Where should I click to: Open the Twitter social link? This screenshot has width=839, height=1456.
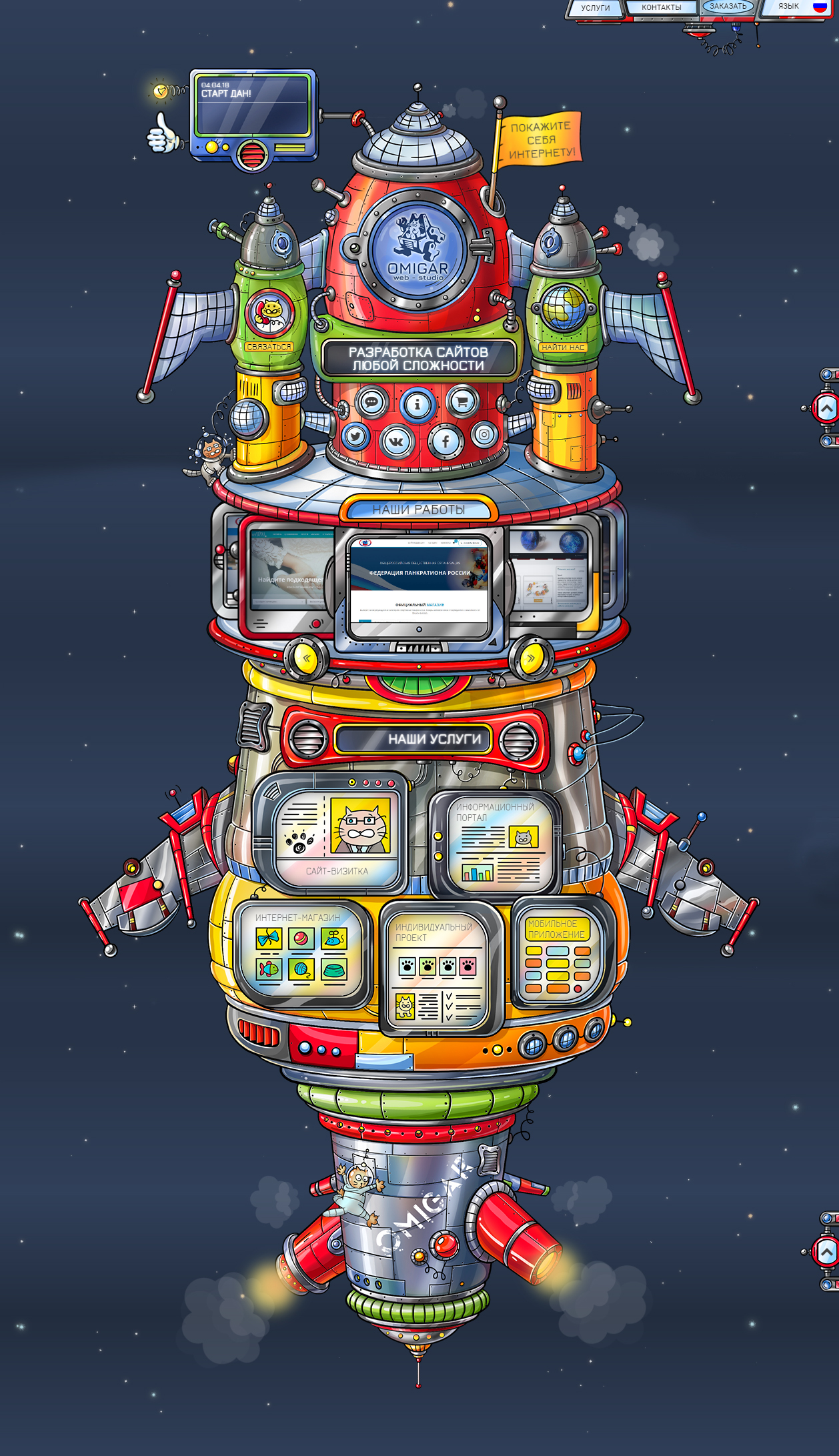point(355,437)
